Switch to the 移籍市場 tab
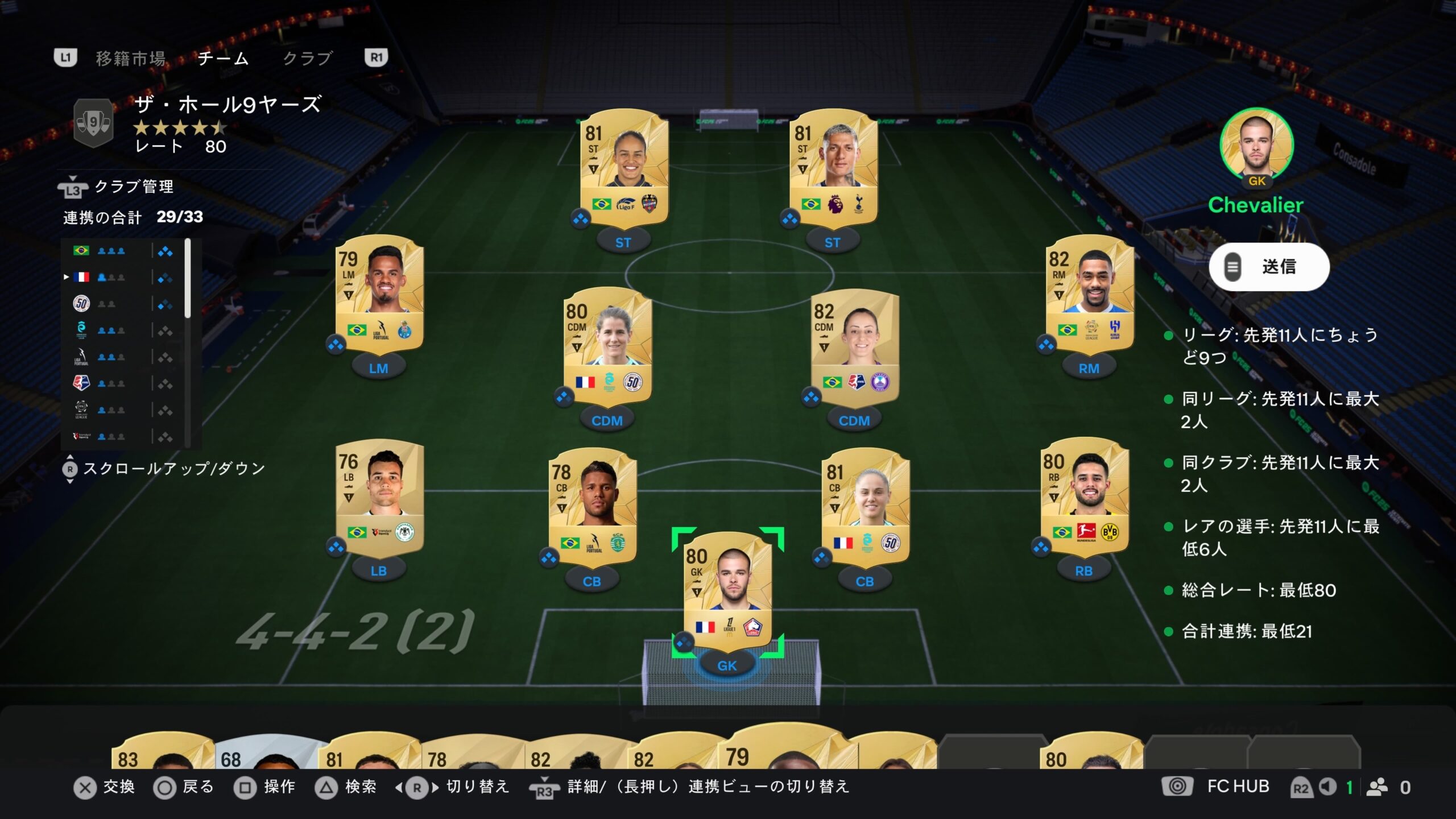The image size is (1456, 819). (x=130, y=58)
